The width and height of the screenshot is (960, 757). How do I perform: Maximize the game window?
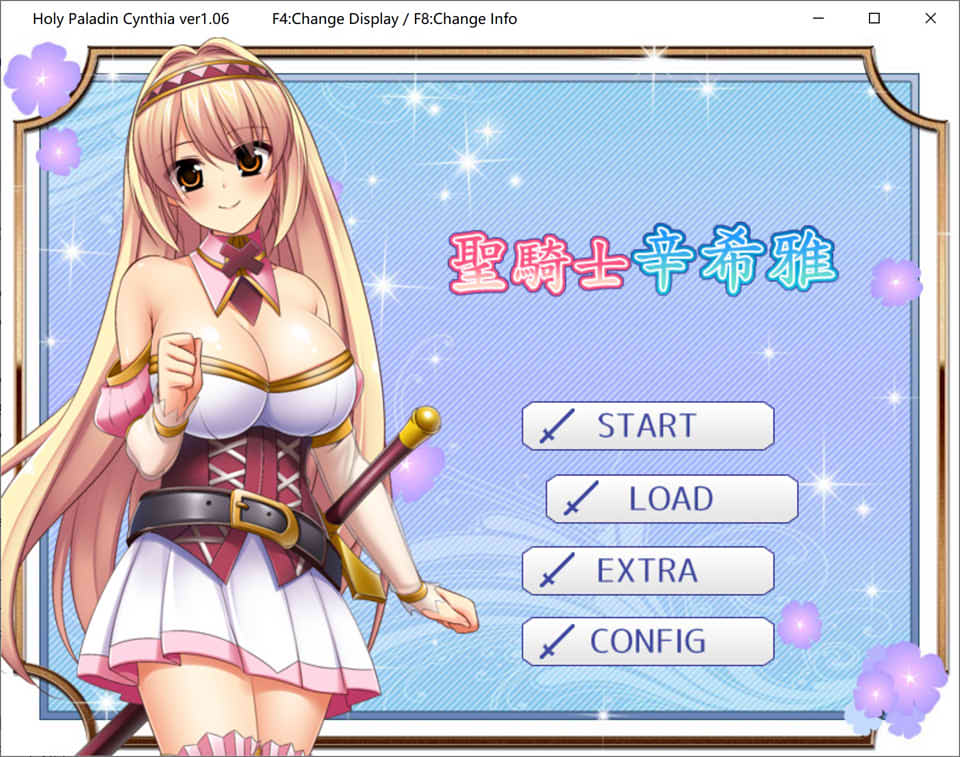[x=874, y=18]
